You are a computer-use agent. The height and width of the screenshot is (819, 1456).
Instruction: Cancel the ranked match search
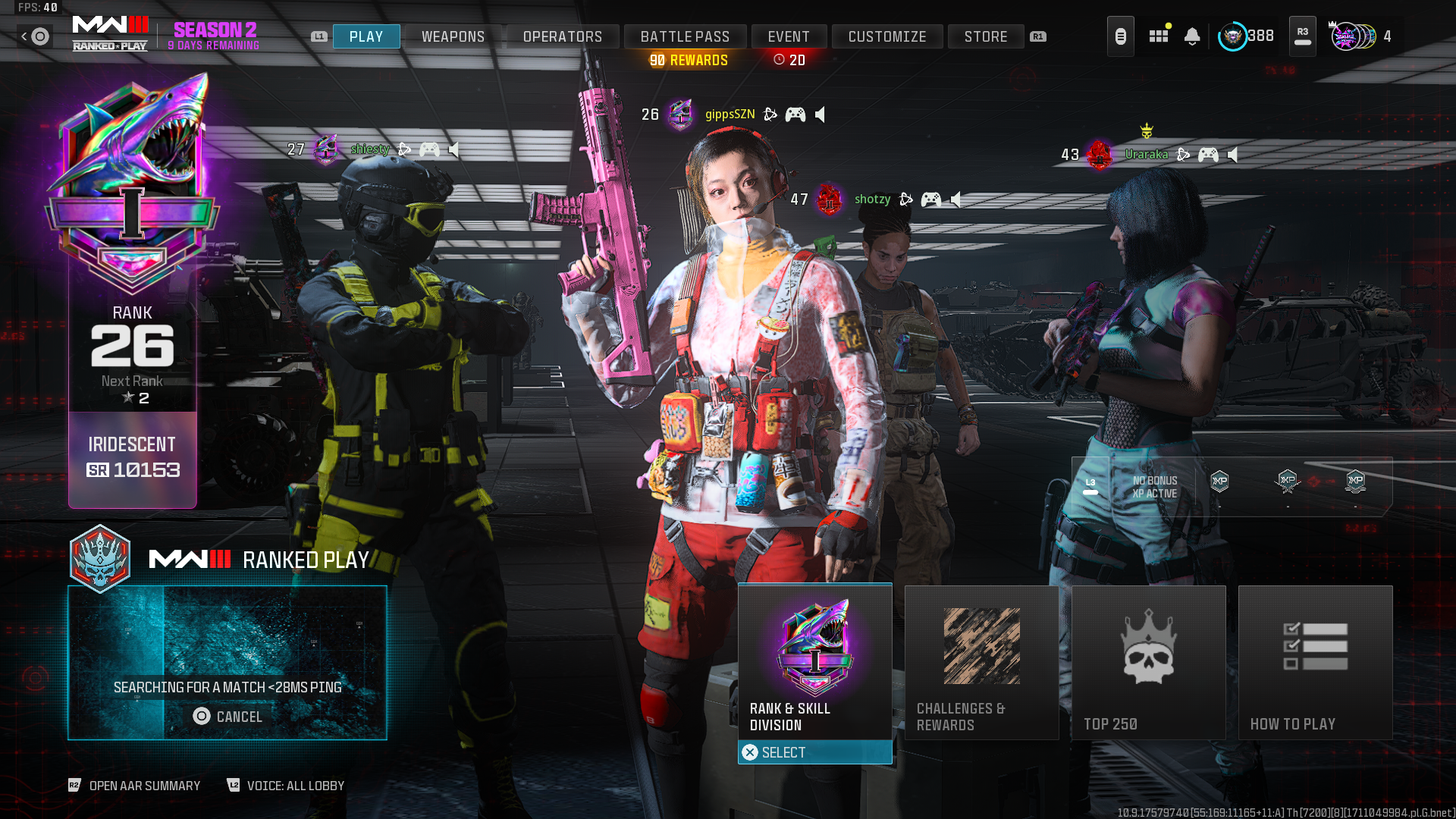[227, 717]
